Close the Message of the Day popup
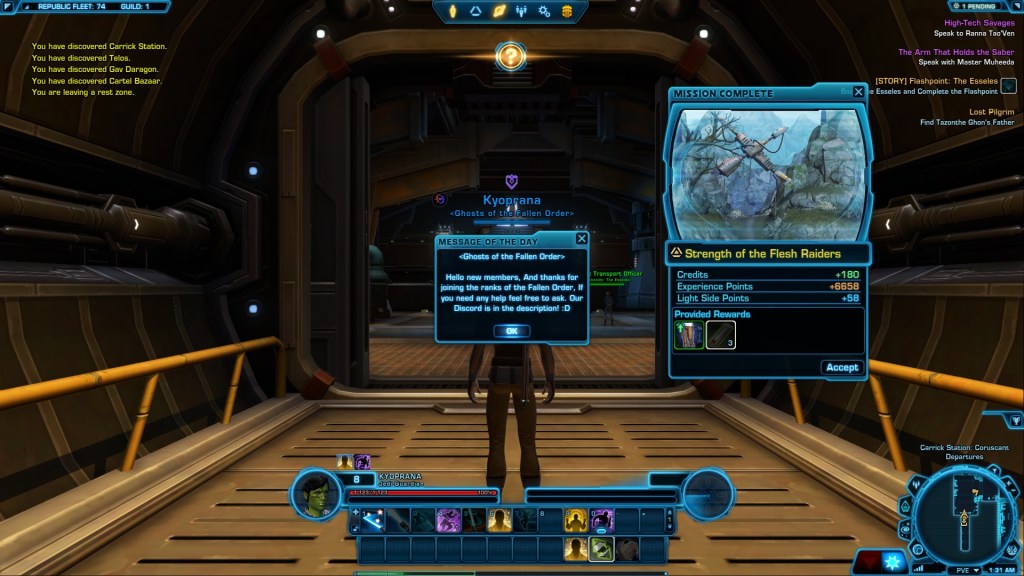The height and width of the screenshot is (576, 1024). pyautogui.click(x=582, y=240)
